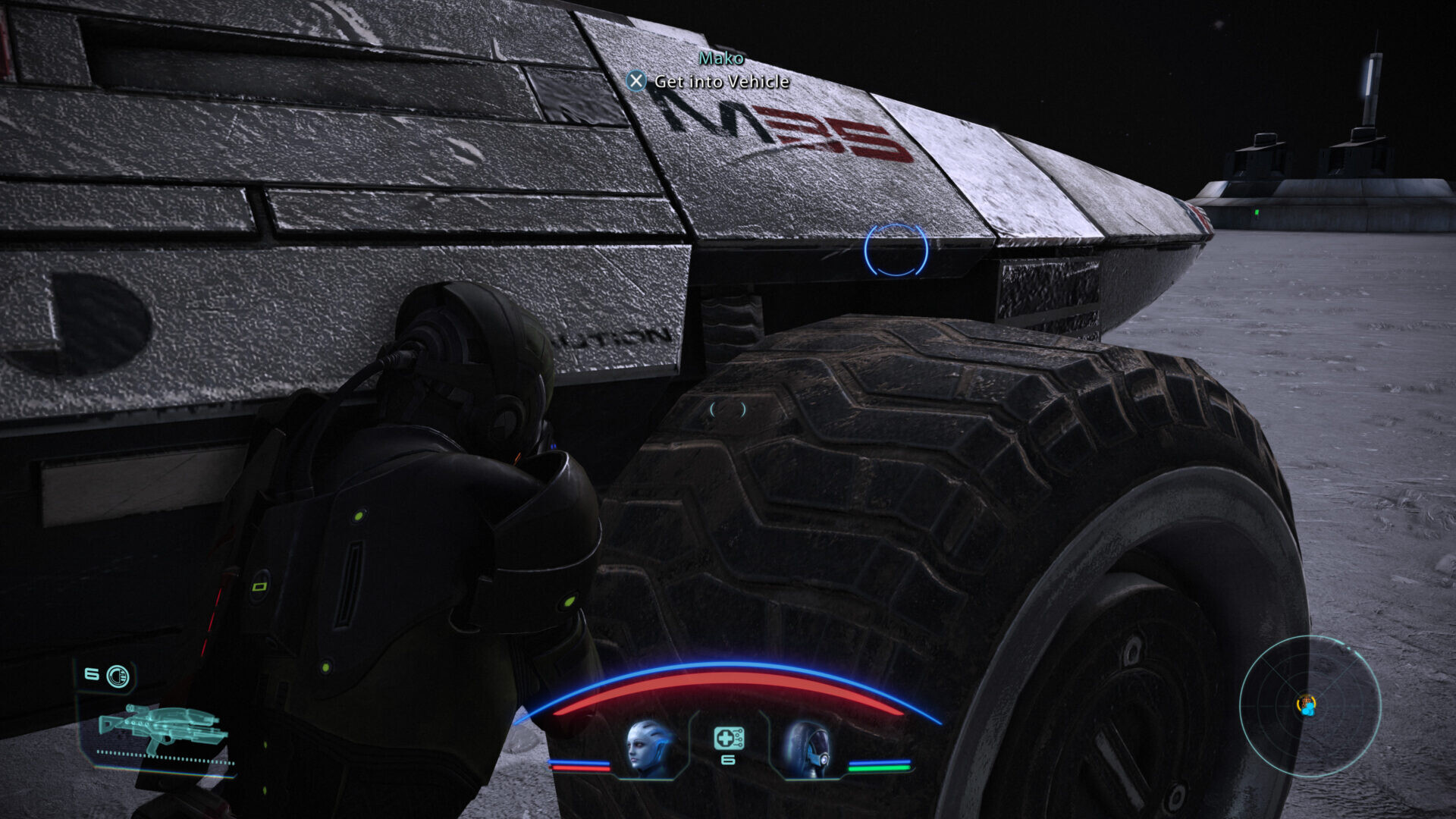The width and height of the screenshot is (1456, 819).
Task: Click the grenade count icon
Action: (x=117, y=676)
